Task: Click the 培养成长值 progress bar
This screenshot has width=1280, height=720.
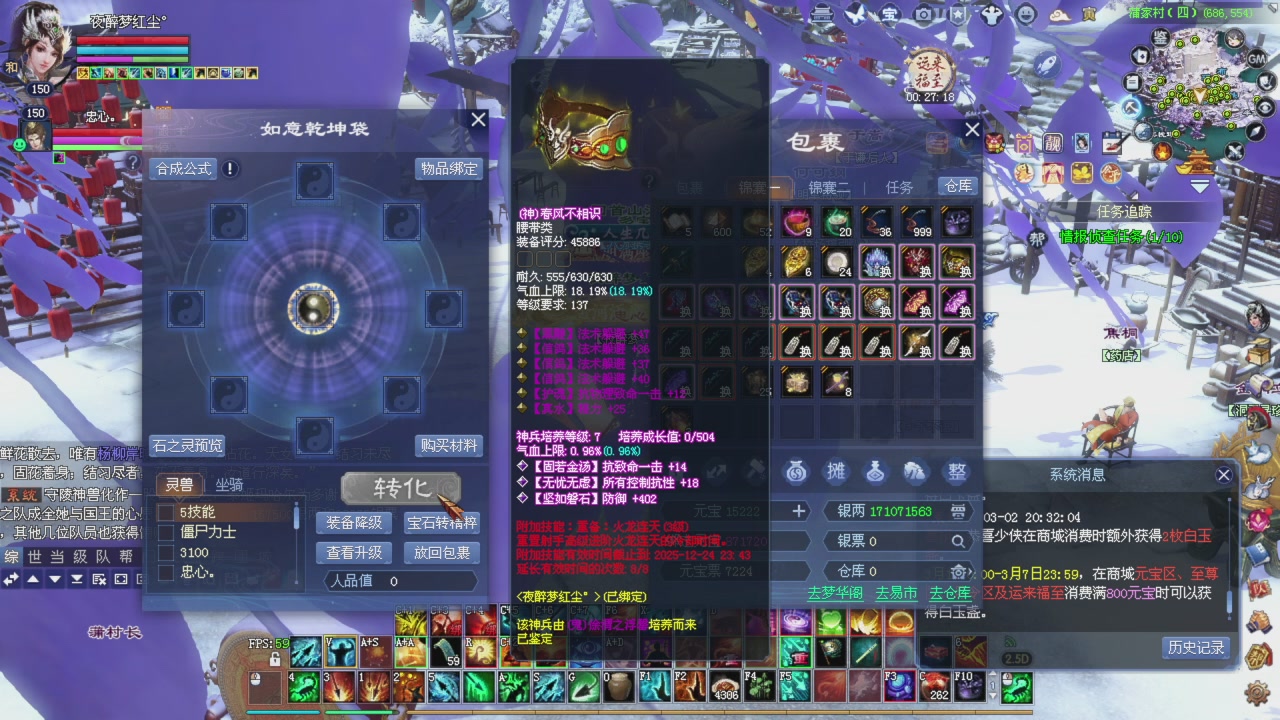Action: coord(665,437)
